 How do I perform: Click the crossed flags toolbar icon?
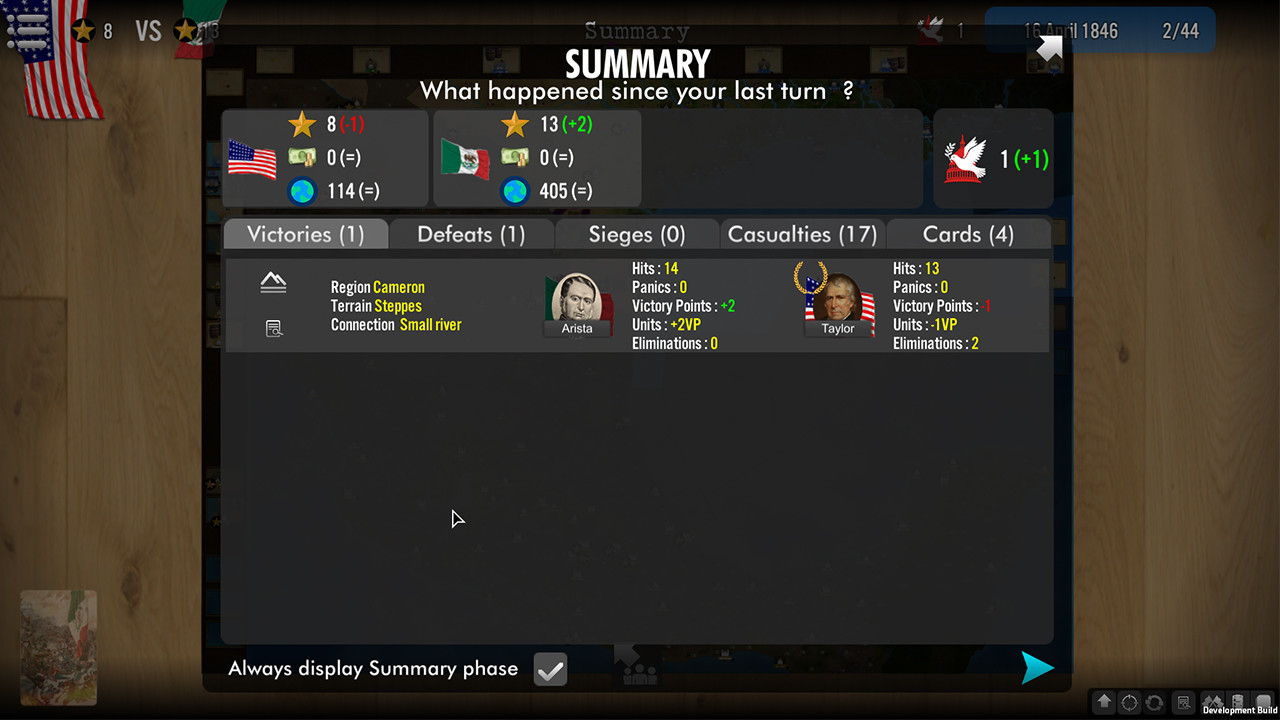tap(1212, 702)
